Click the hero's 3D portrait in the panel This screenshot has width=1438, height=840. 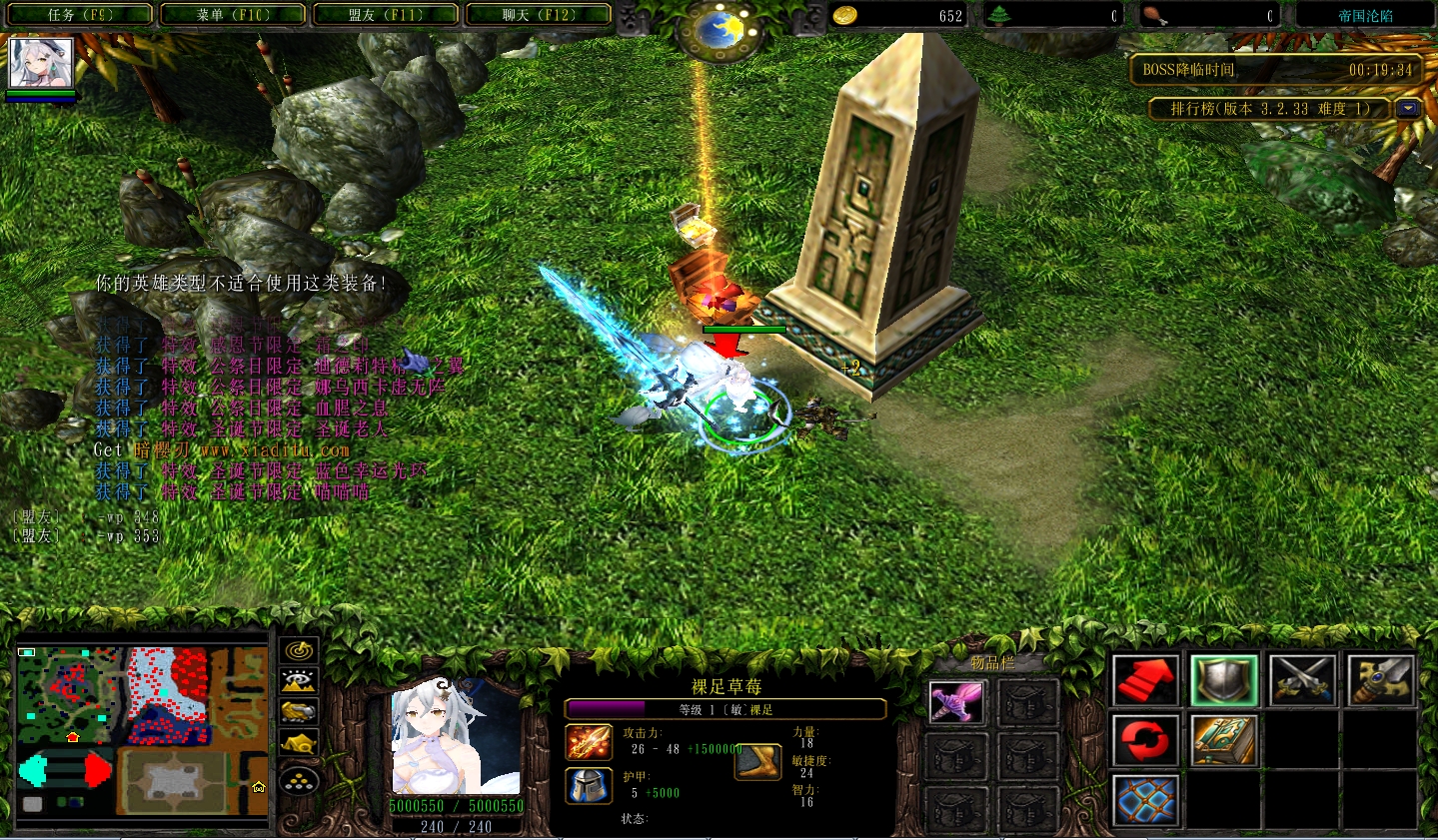click(x=455, y=738)
